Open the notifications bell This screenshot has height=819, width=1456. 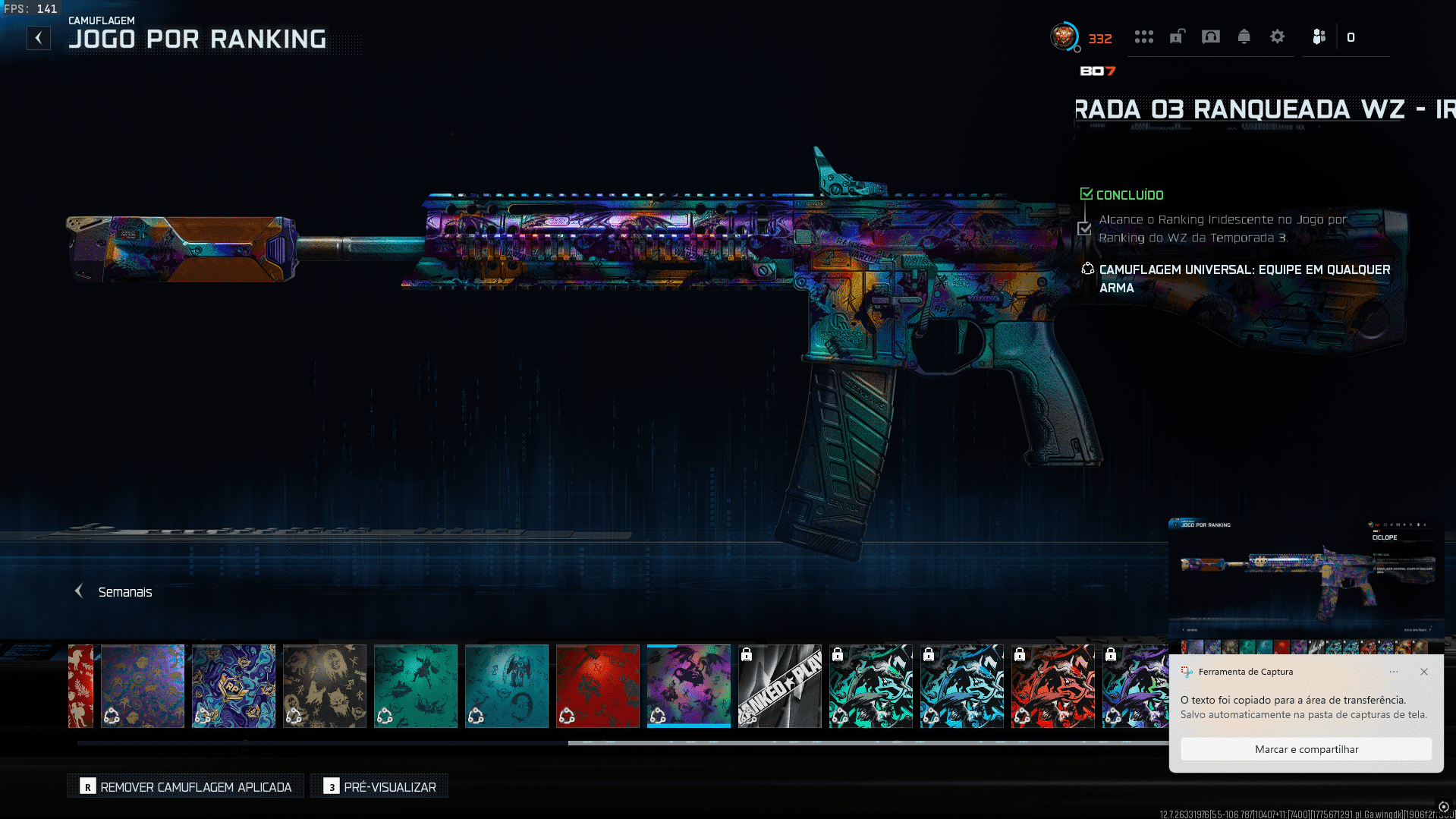(x=1244, y=36)
